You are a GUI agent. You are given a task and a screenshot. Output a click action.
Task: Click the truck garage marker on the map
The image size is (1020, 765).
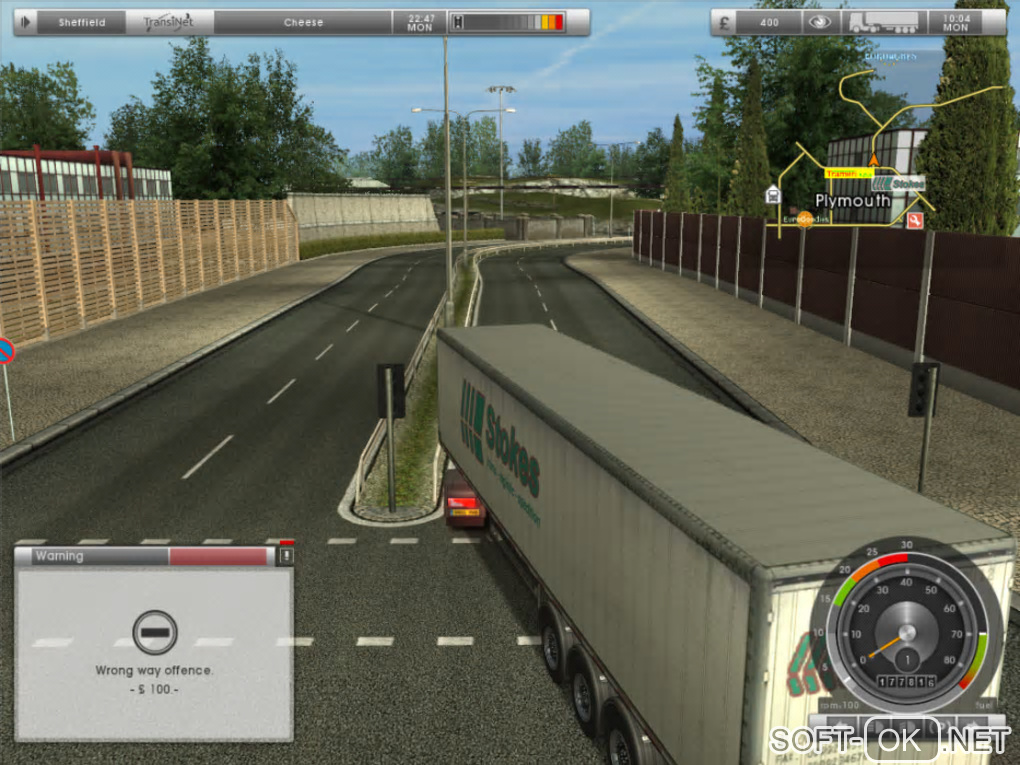click(772, 195)
